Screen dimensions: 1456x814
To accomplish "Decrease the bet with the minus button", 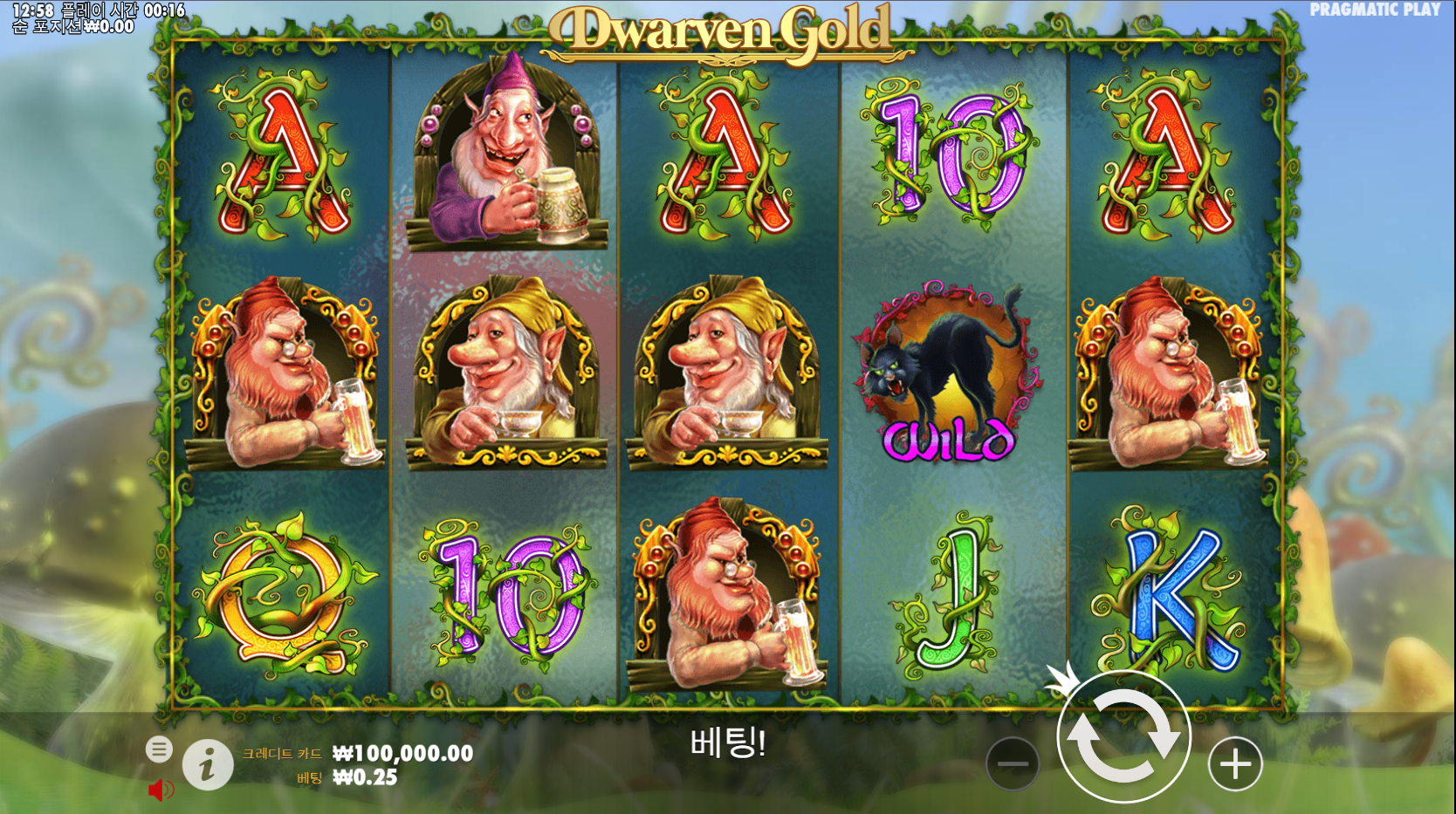I will coord(1013,764).
